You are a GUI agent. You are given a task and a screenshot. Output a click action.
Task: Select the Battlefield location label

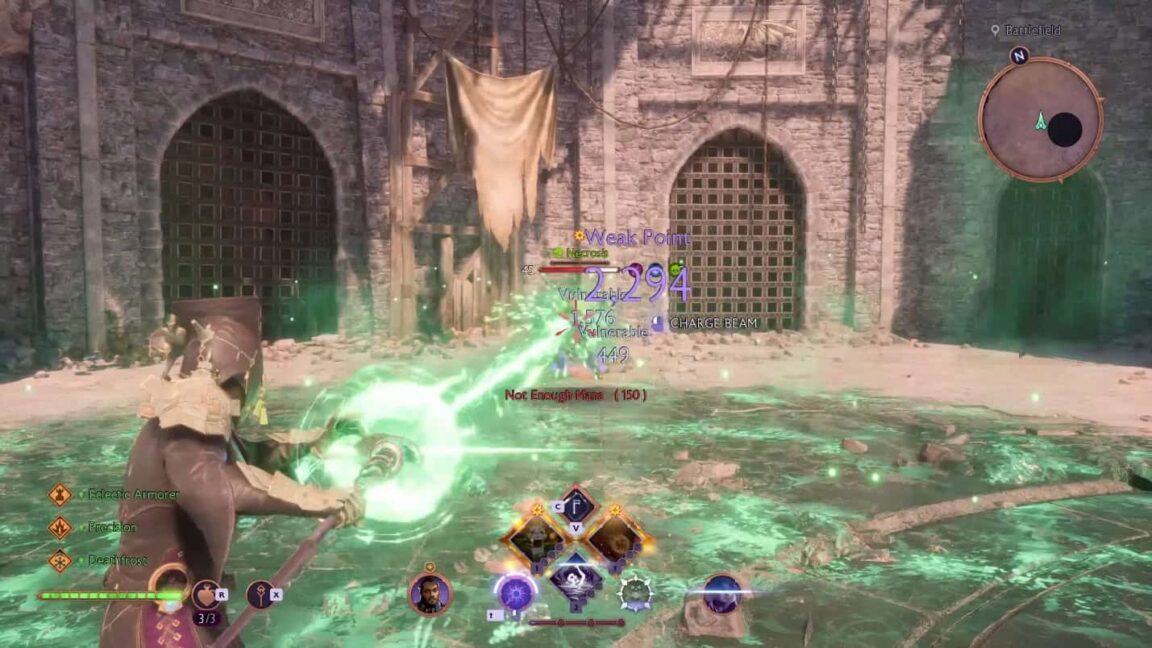[x=1032, y=30]
